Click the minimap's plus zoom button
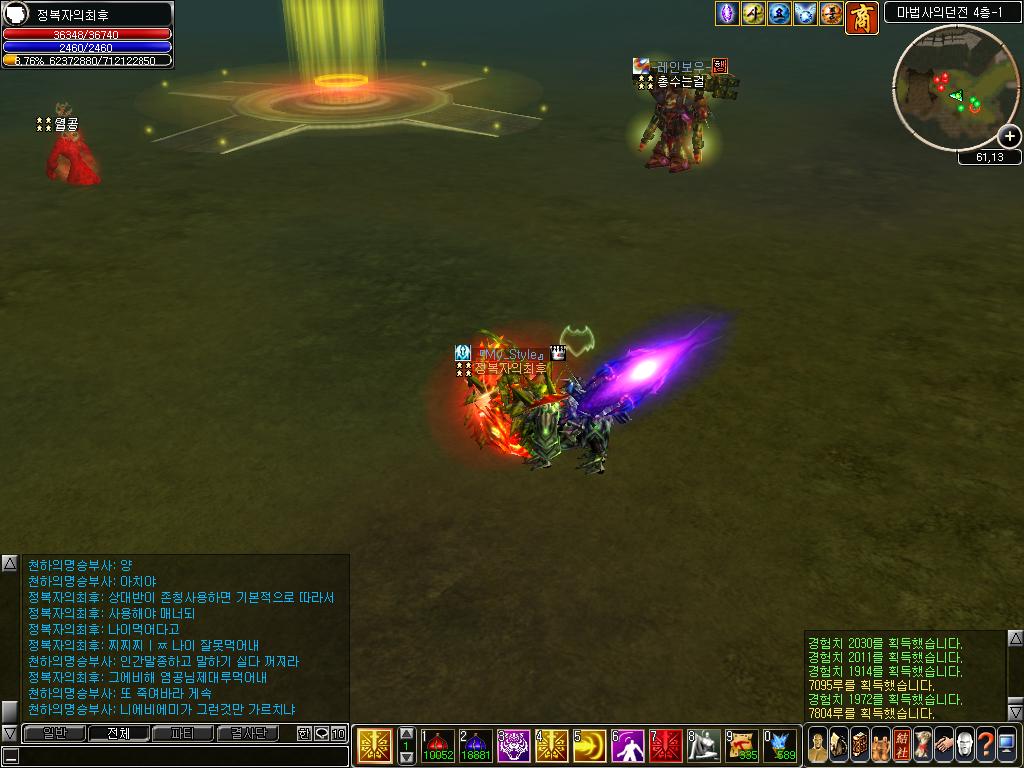Screen dimensions: 1024x768 point(1009,136)
